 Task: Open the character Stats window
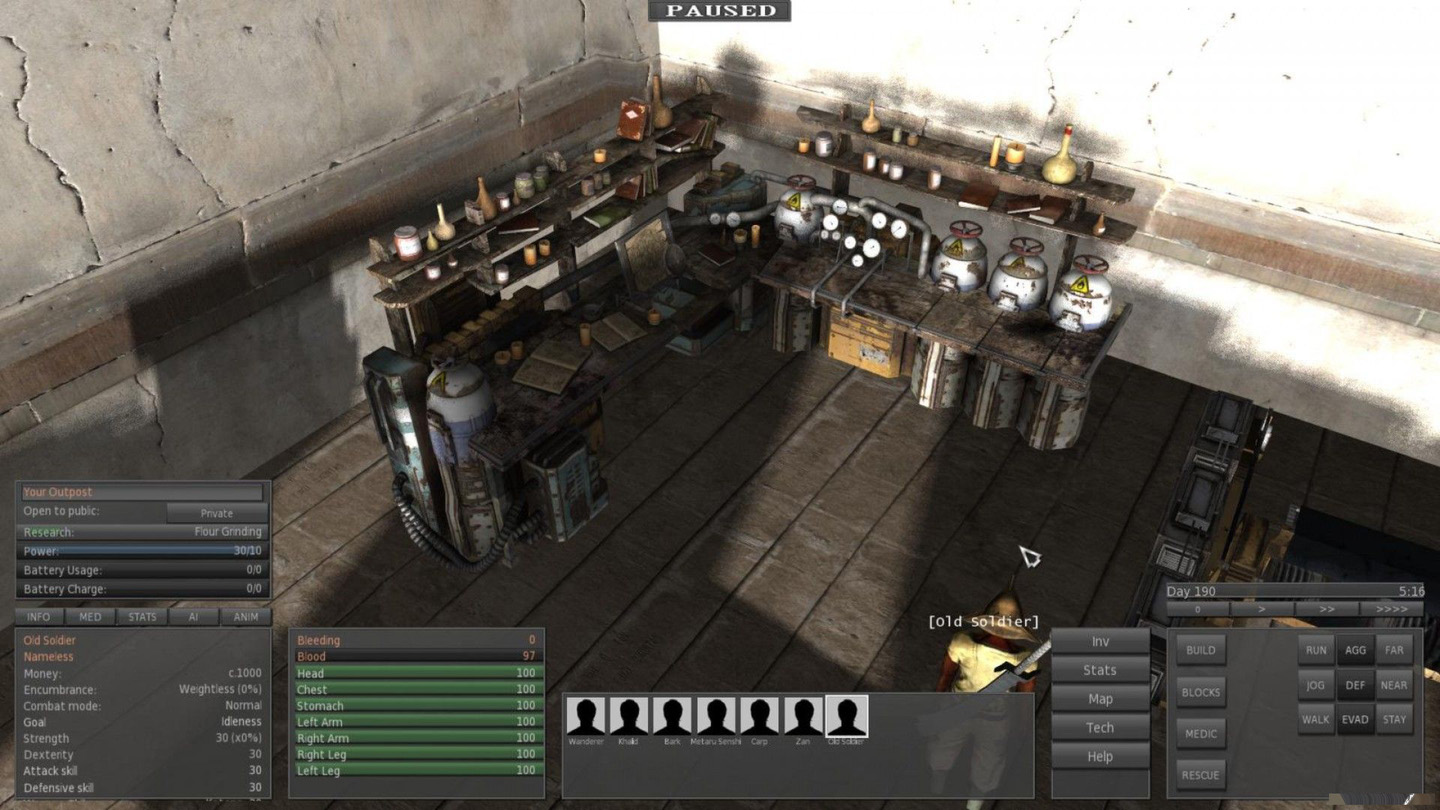pos(1100,670)
